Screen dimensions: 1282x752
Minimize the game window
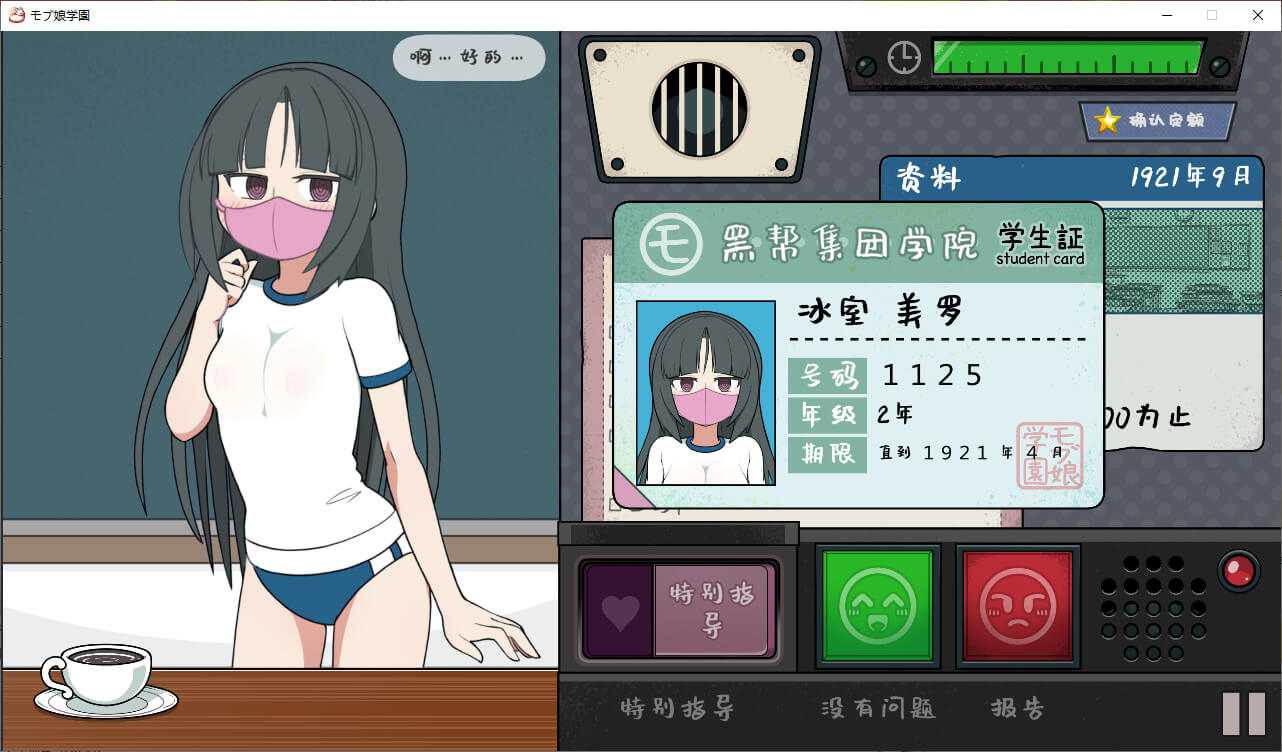[x=1166, y=15]
